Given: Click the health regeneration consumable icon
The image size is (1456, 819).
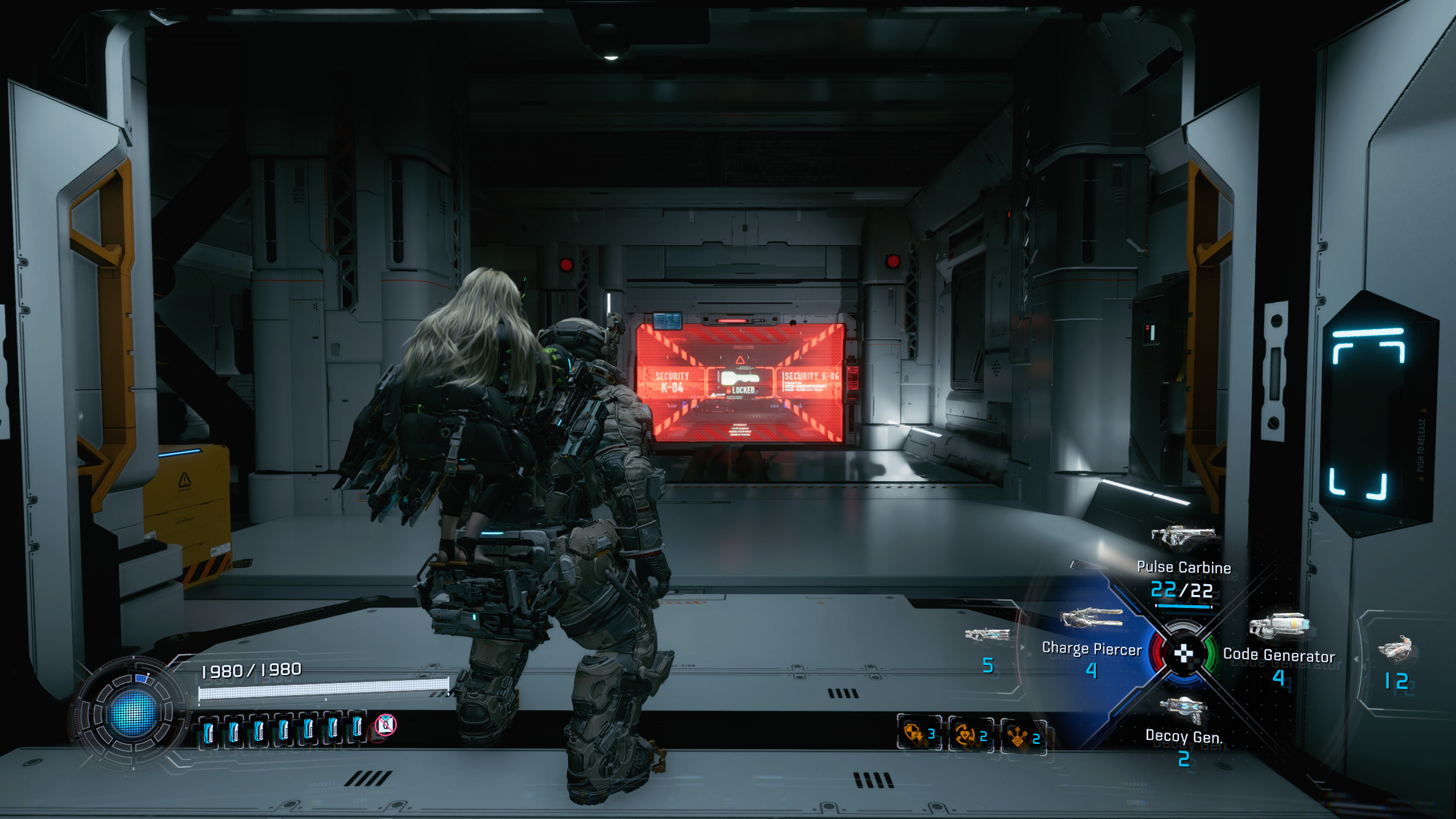Looking at the screenshot, I should click(x=965, y=734).
